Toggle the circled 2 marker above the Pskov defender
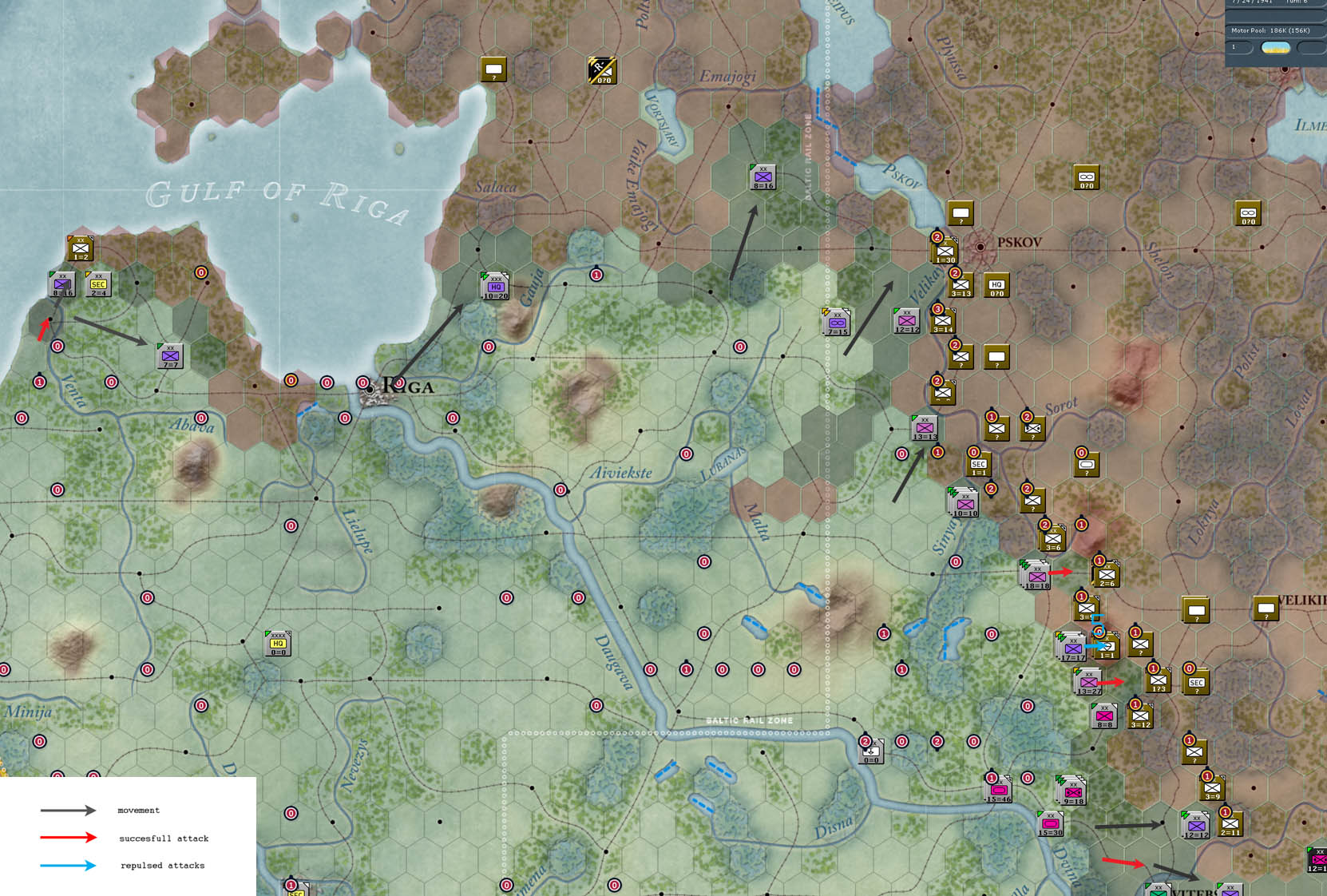 (x=937, y=237)
